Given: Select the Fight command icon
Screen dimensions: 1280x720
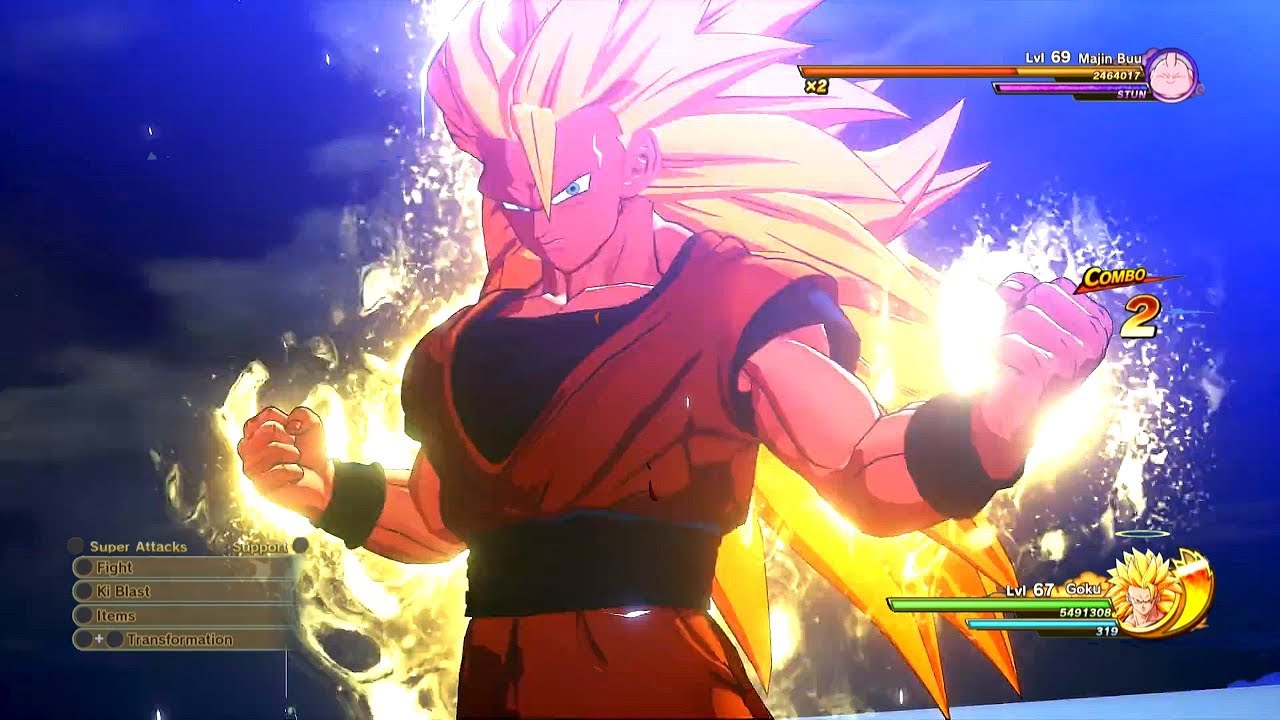Looking at the screenshot, I should [84, 570].
